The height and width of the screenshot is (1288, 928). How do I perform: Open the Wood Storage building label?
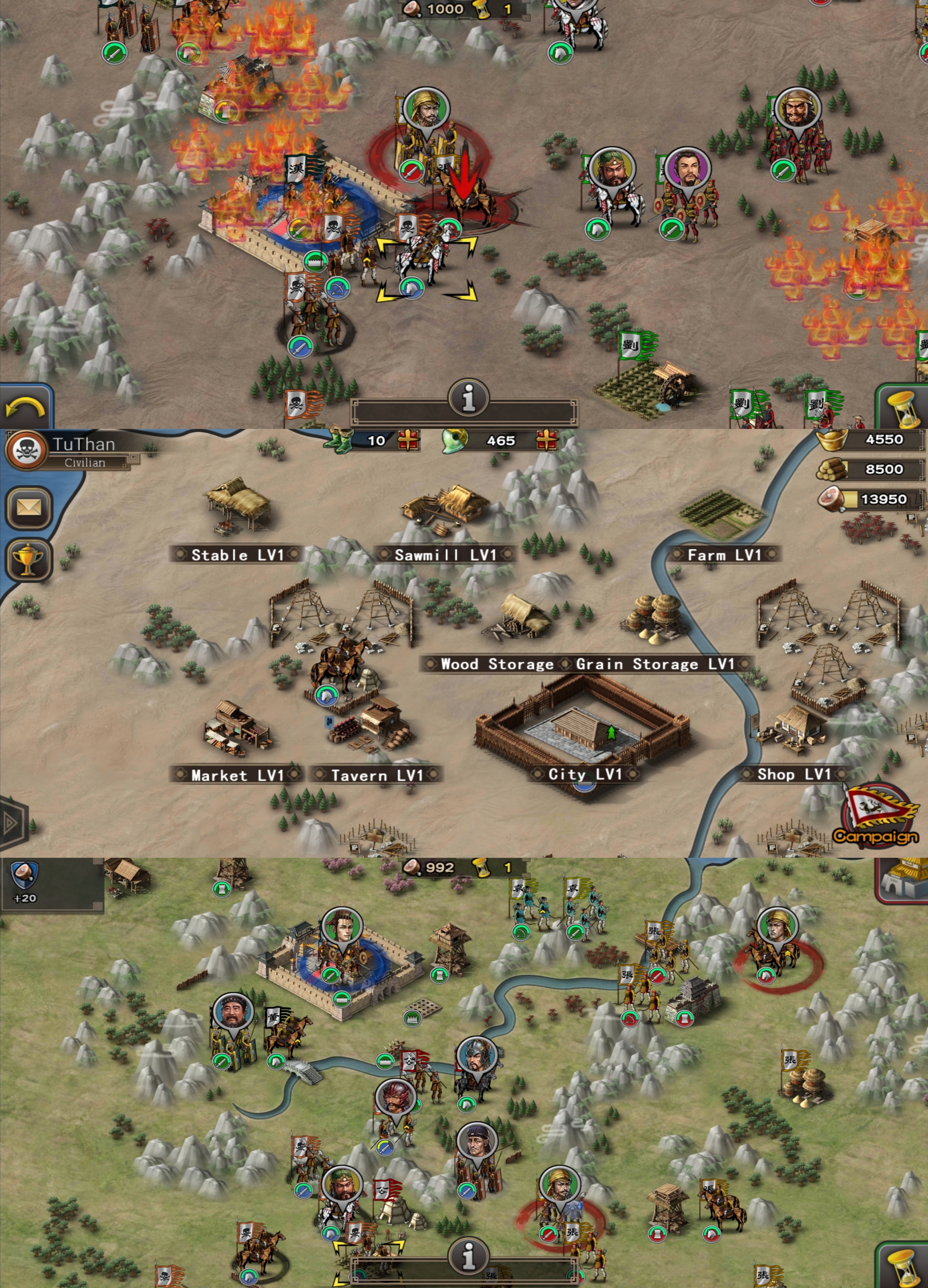496,664
